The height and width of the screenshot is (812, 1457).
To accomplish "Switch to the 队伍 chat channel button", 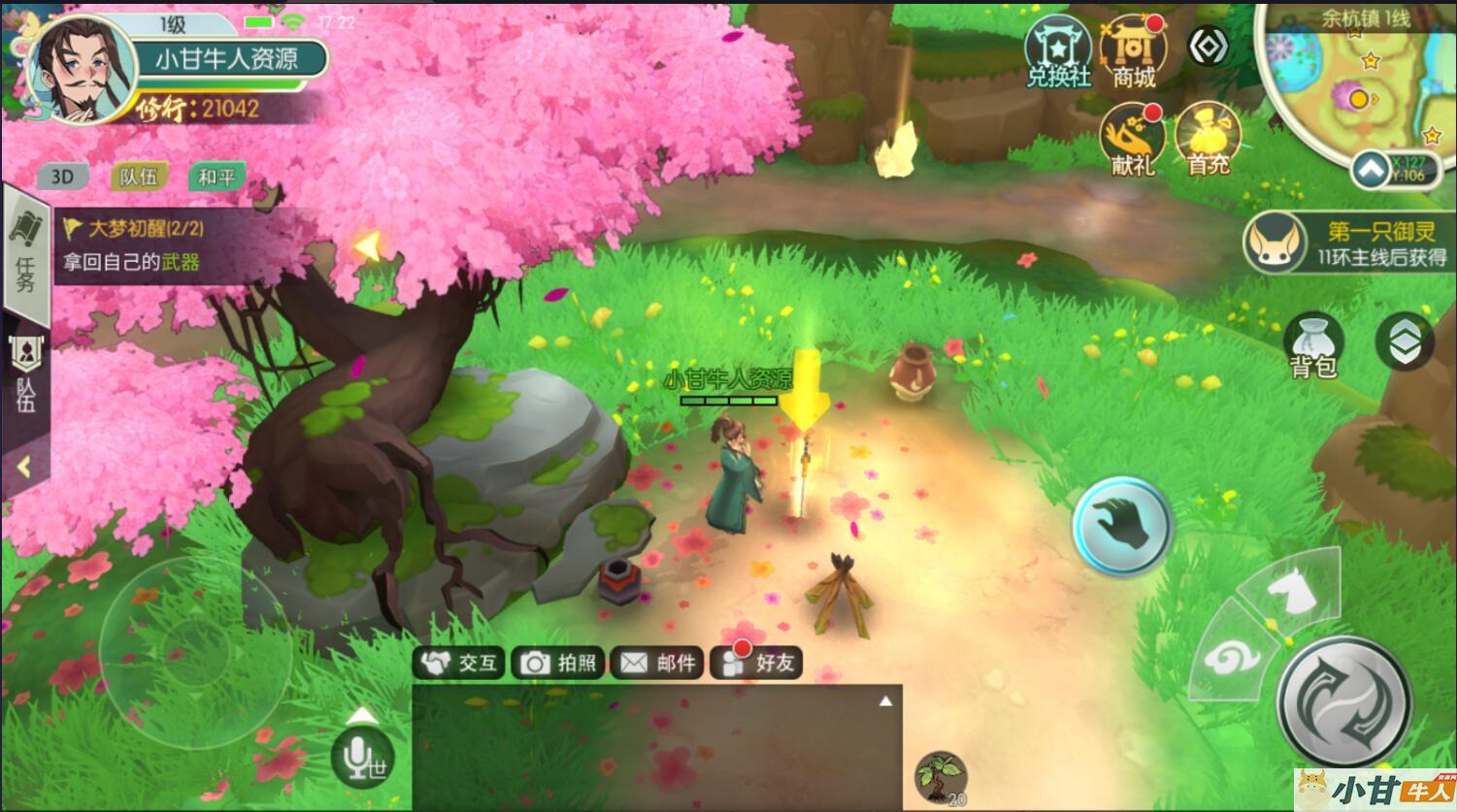I will point(139,177).
